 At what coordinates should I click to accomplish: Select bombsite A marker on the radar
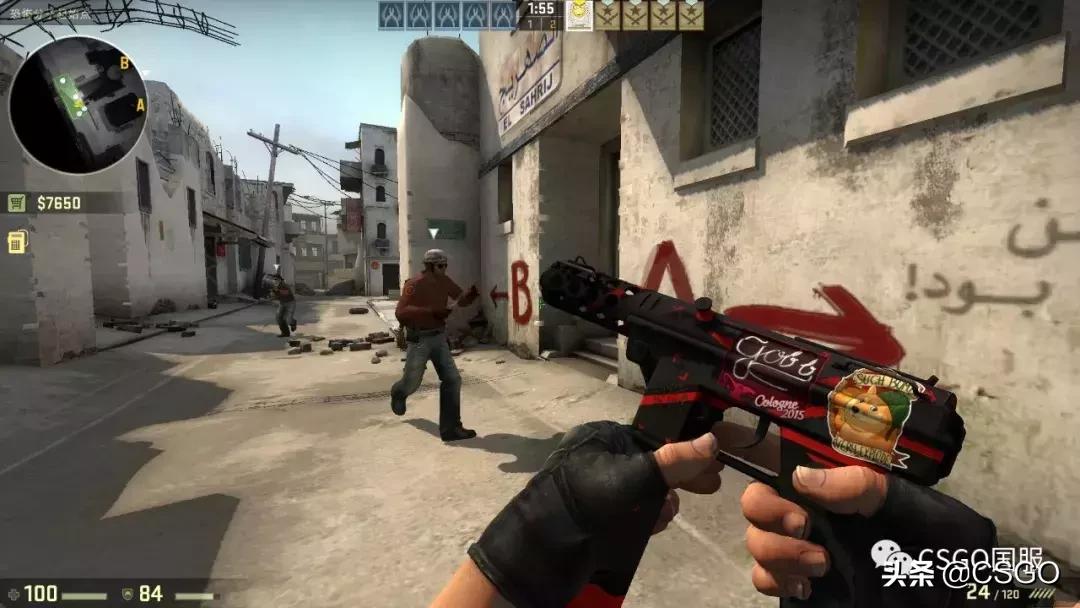[140, 104]
